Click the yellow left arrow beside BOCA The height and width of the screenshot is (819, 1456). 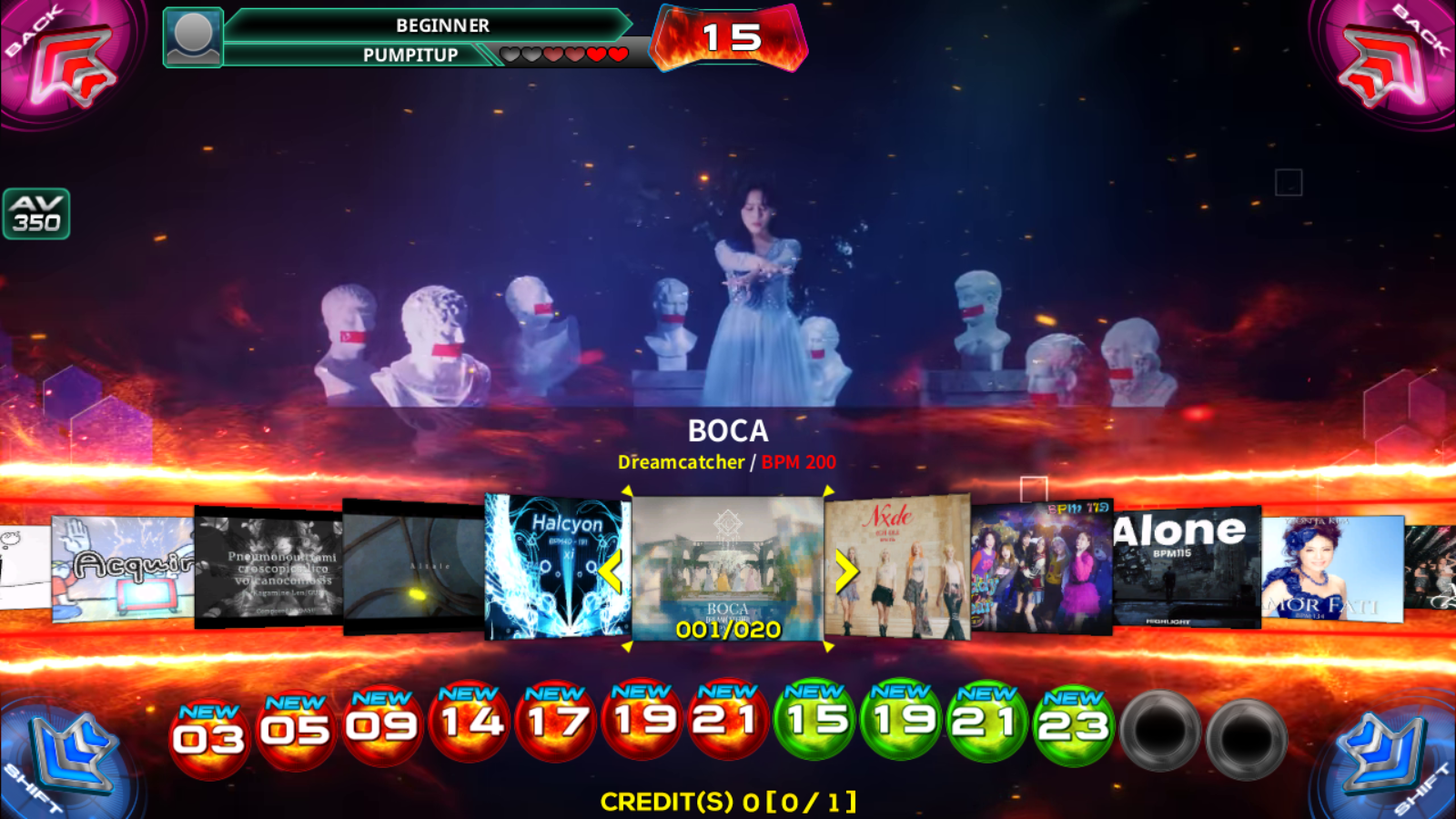[x=611, y=571]
